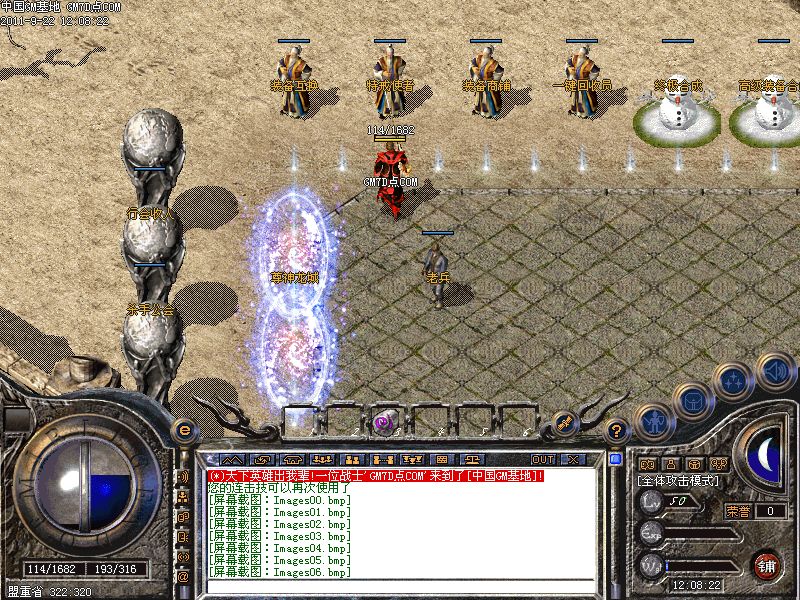Click the red 铺 shop button
The width and height of the screenshot is (800, 600).
[x=767, y=564]
